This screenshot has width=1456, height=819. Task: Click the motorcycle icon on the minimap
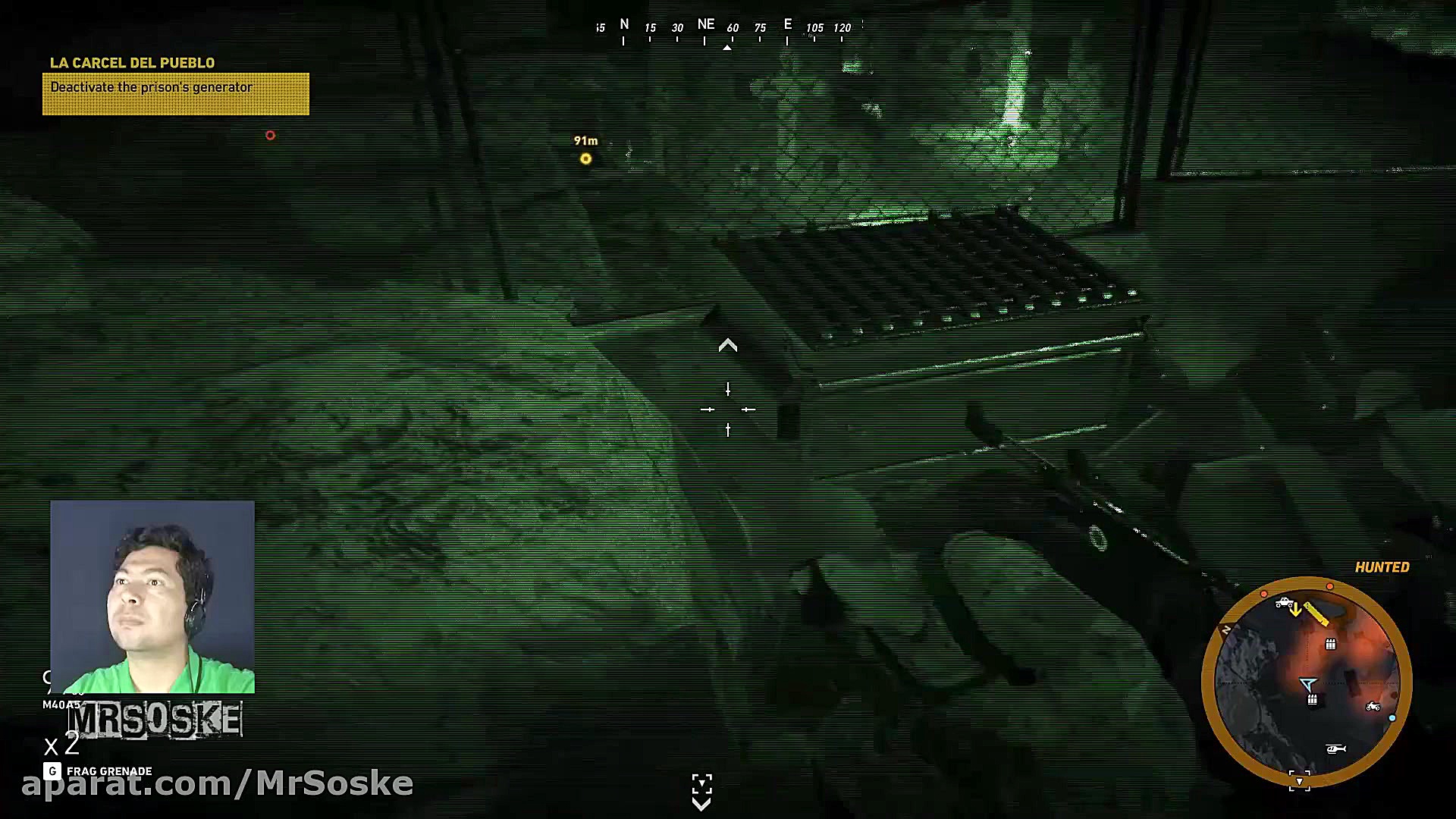pyautogui.click(x=1373, y=708)
